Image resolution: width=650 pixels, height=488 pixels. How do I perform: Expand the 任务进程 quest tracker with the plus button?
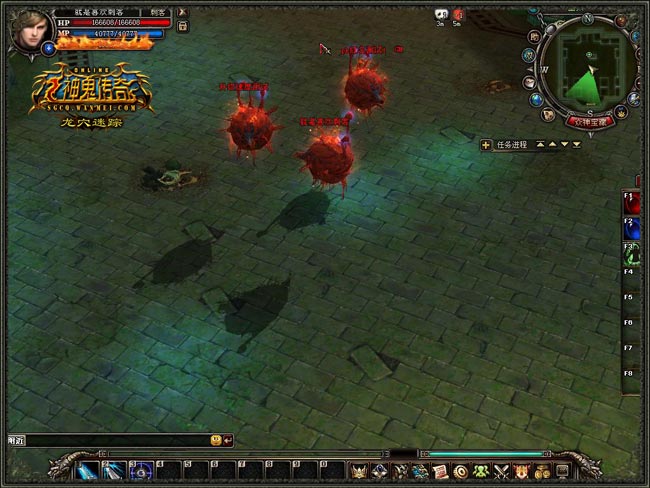point(486,144)
